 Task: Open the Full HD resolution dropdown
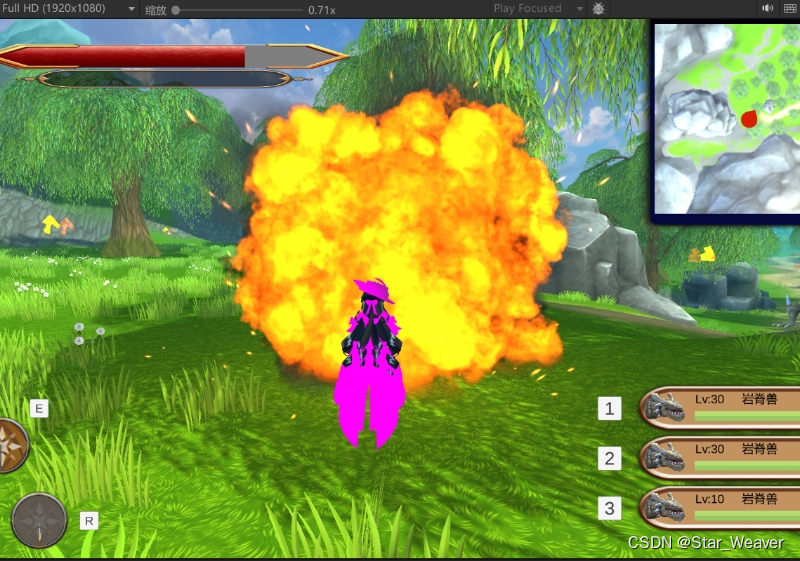coord(69,9)
